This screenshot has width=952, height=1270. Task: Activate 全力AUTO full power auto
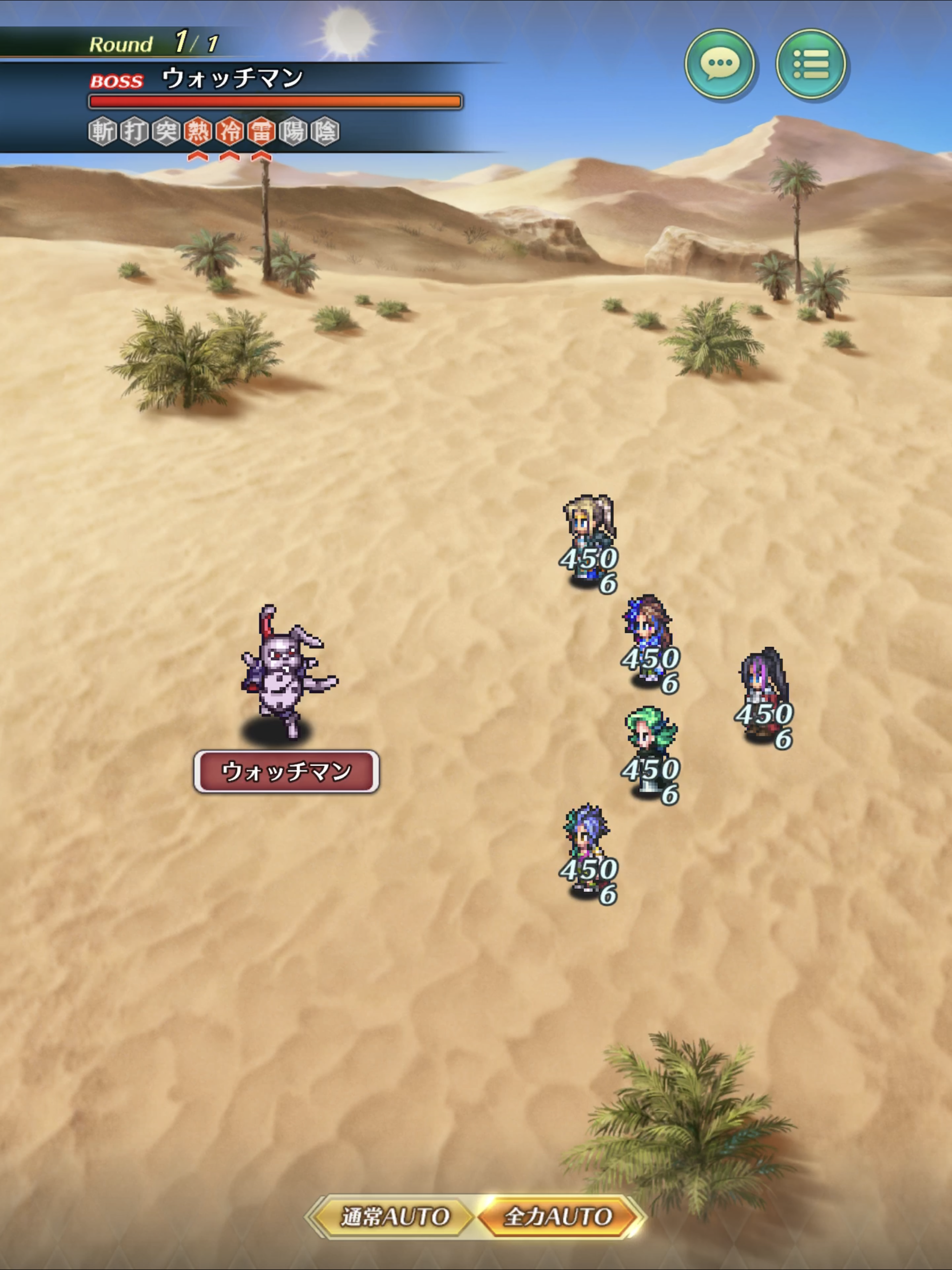click(x=558, y=1216)
